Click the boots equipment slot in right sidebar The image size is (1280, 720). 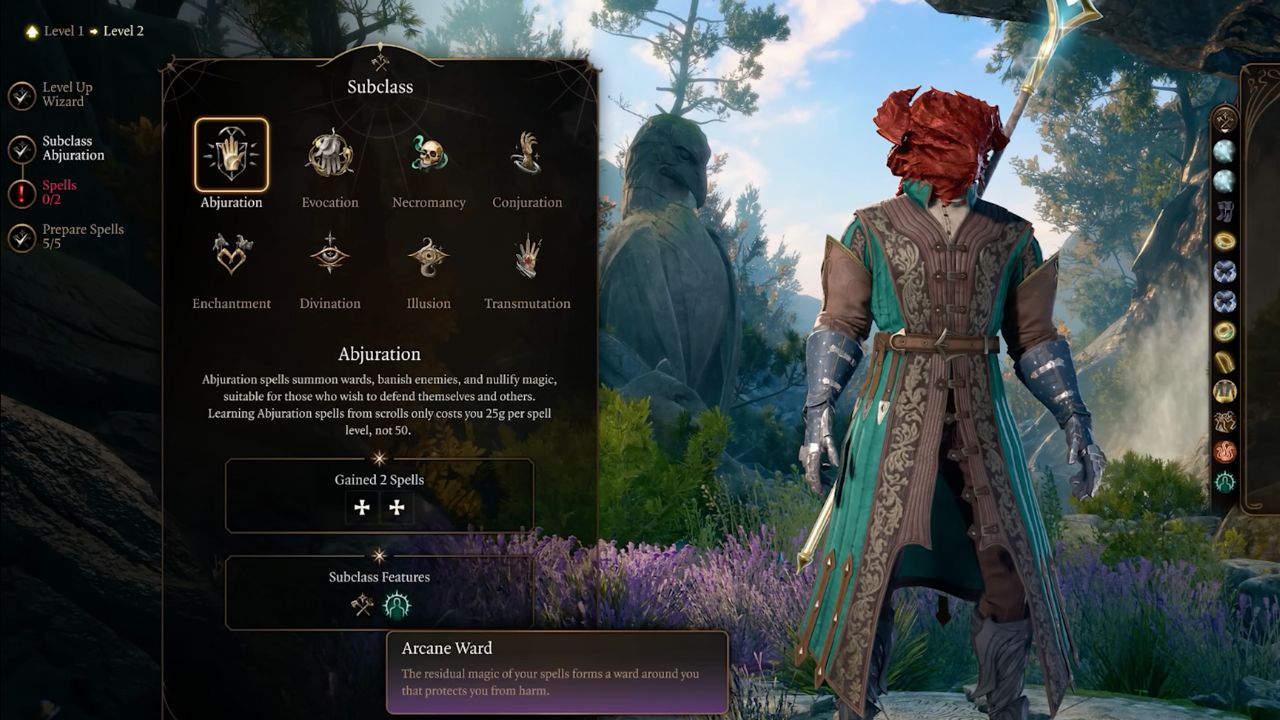1222,210
